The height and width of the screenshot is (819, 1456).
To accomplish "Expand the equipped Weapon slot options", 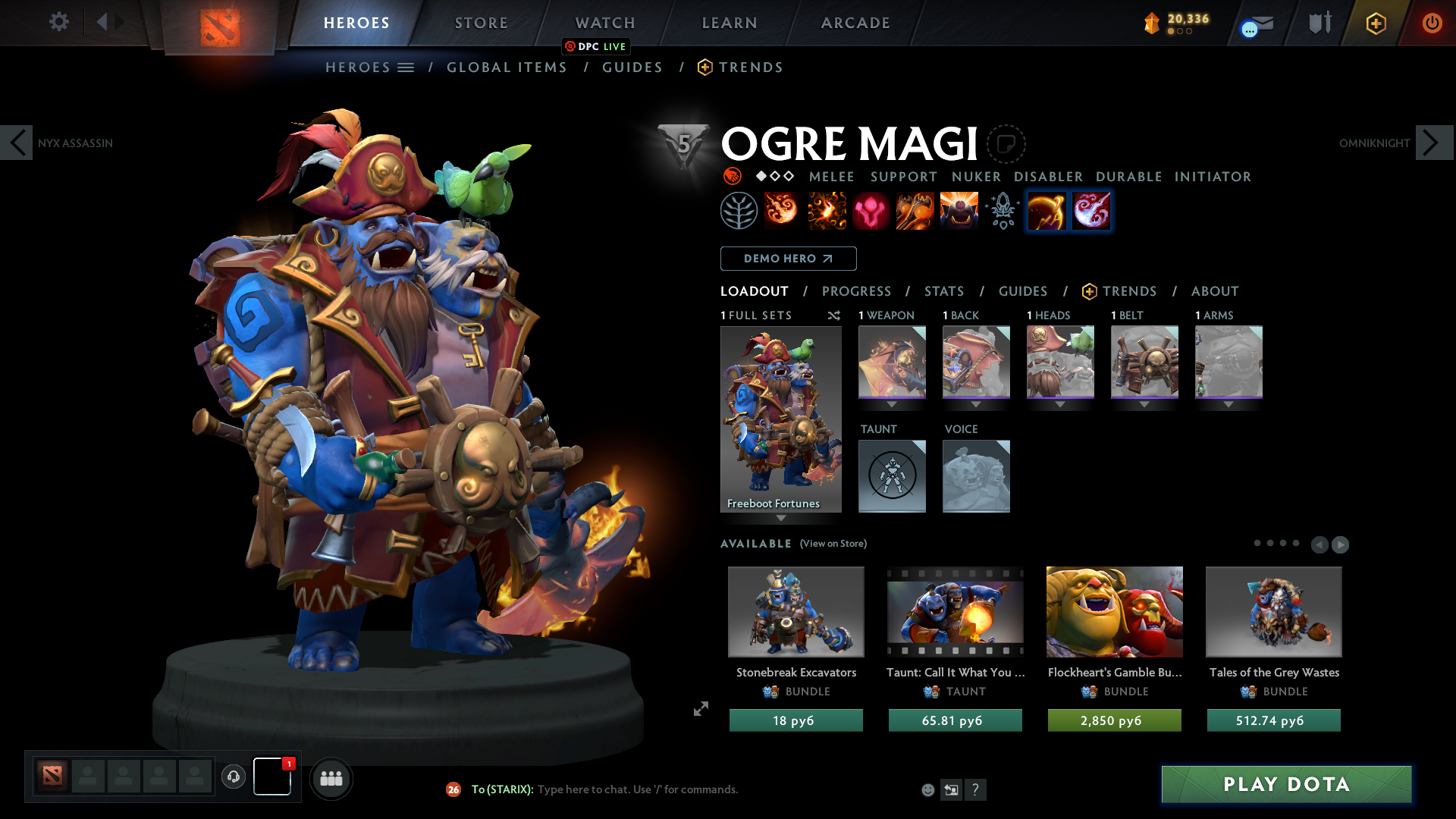I will point(892,404).
